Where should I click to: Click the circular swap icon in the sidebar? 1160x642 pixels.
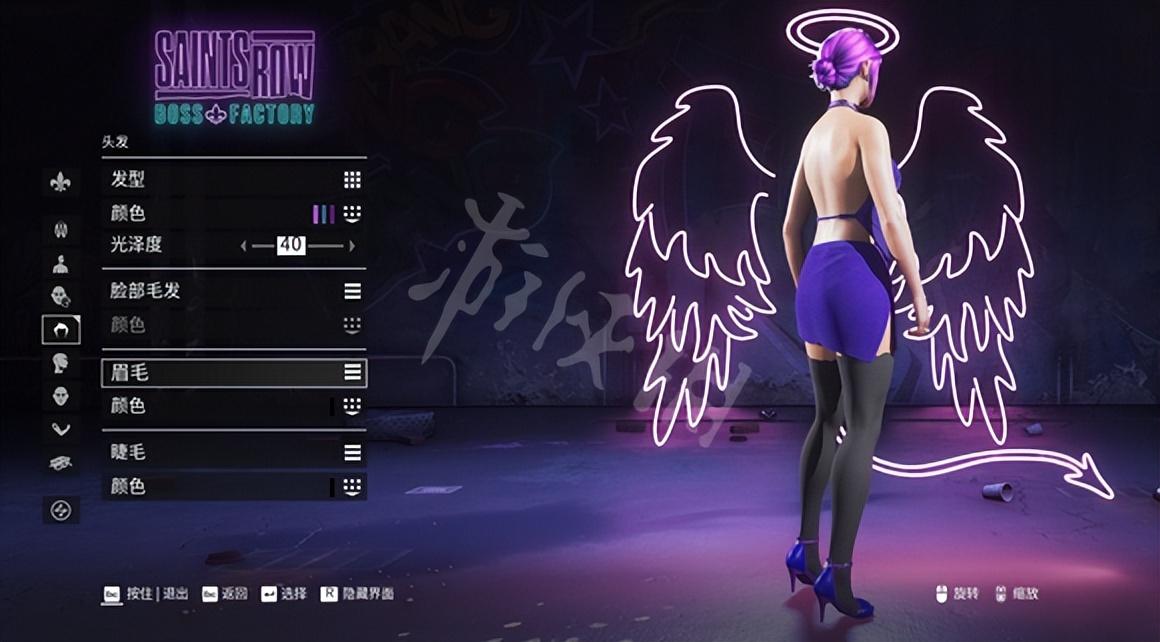pyautogui.click(x=60, y=510)
